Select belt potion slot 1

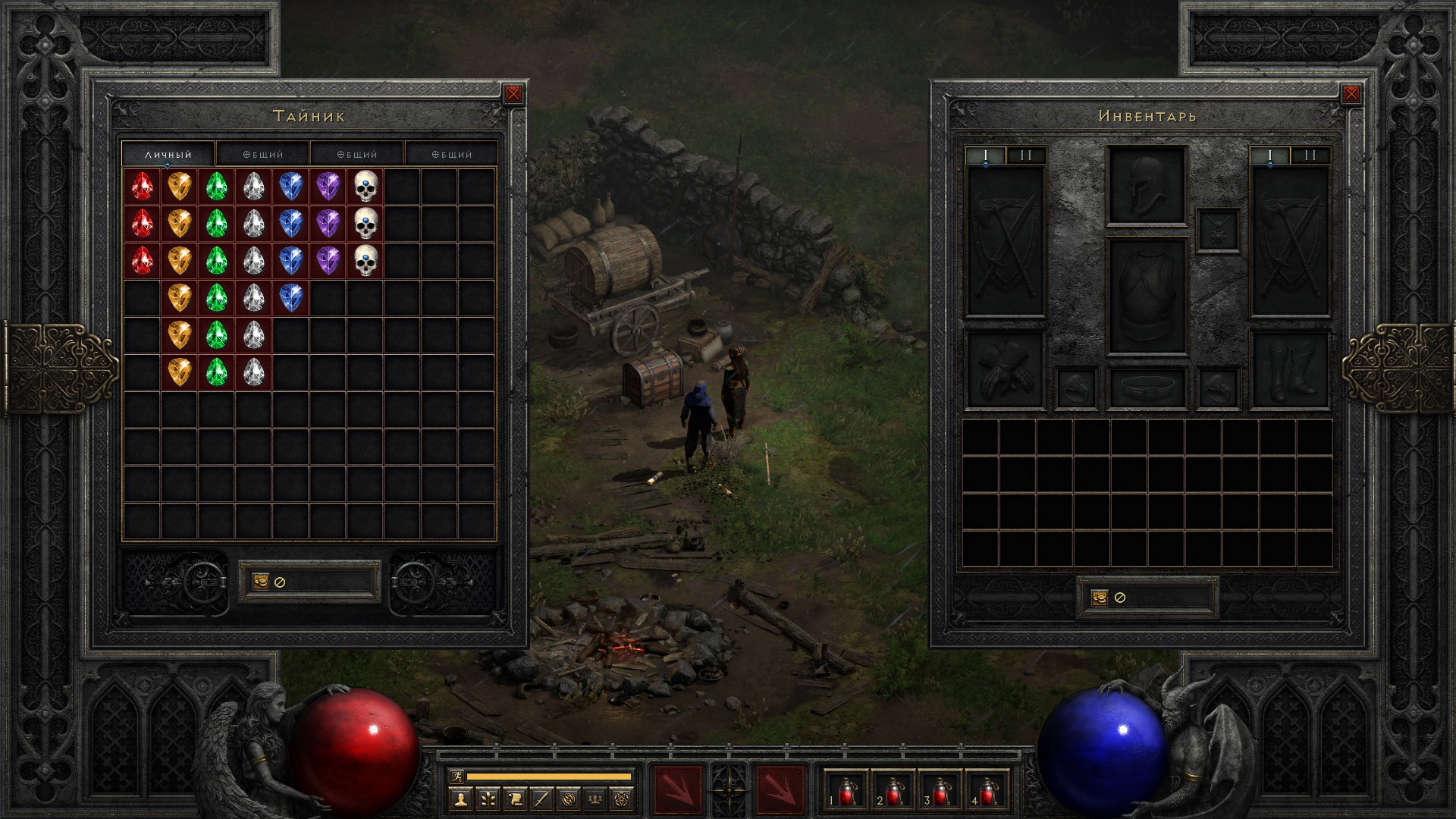tap(846, 791)
